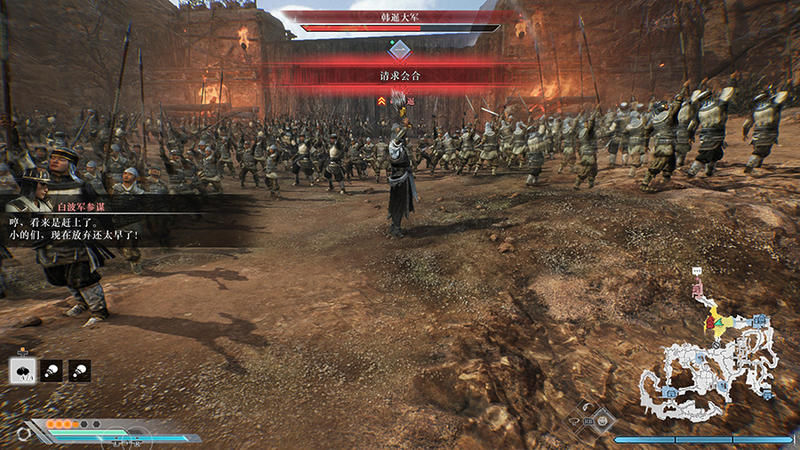
Task: Click the speech bubble marker on the minimap
Action: (x=697, y=272)
